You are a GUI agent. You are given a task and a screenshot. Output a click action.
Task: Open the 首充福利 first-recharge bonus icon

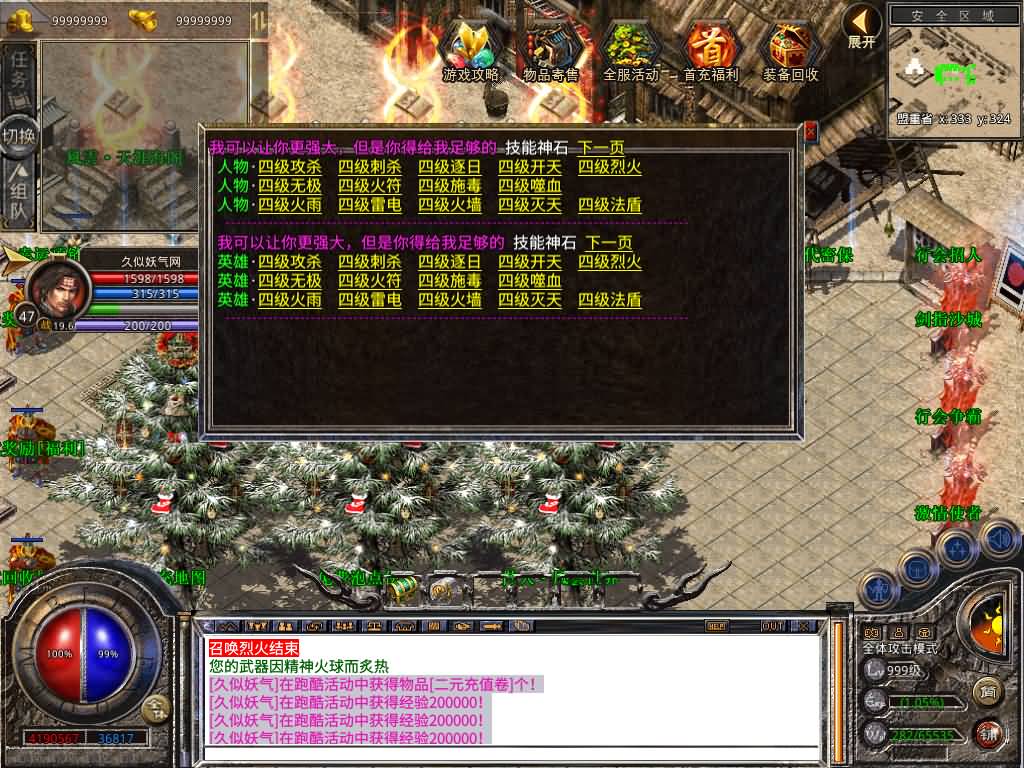point(711,50)
